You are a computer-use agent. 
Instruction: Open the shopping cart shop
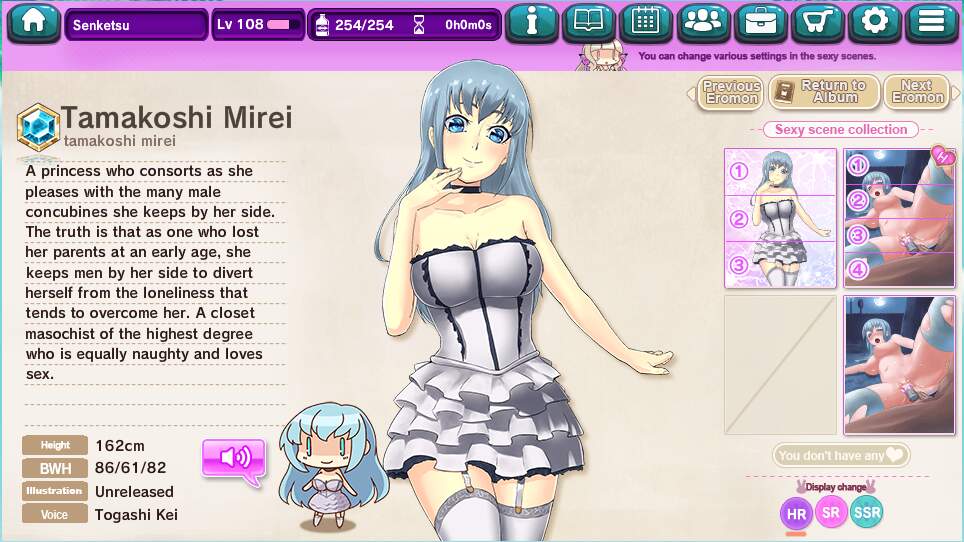[818, 23]
